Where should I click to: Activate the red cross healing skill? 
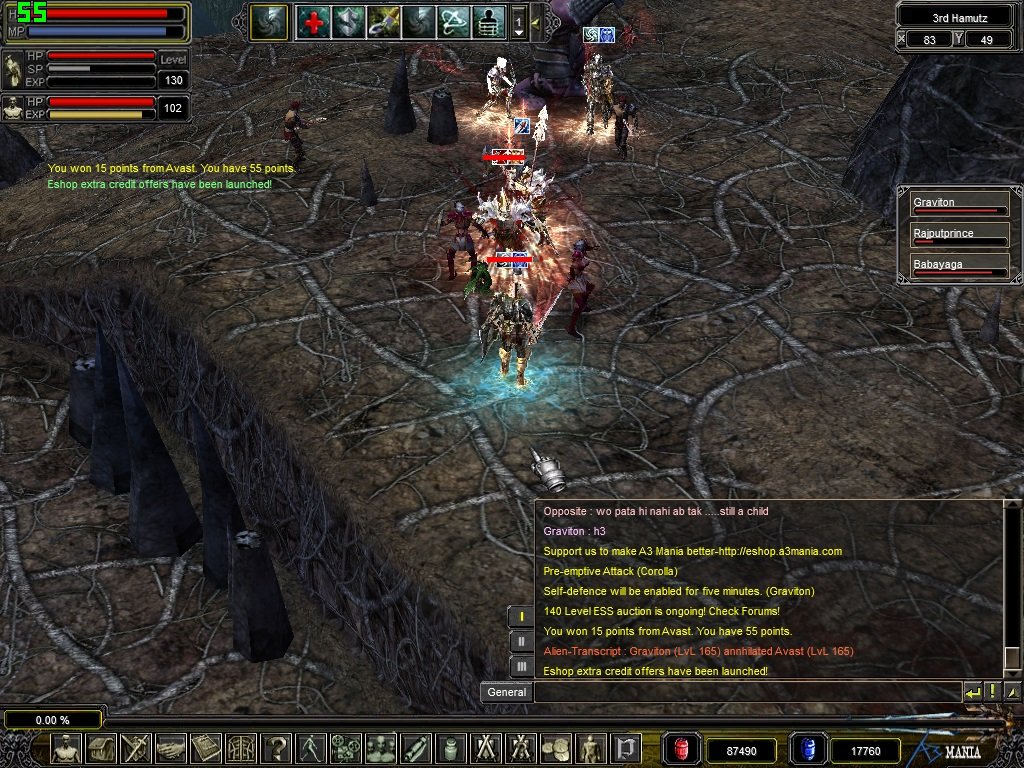pyautogui.click(x=312, y=22)
